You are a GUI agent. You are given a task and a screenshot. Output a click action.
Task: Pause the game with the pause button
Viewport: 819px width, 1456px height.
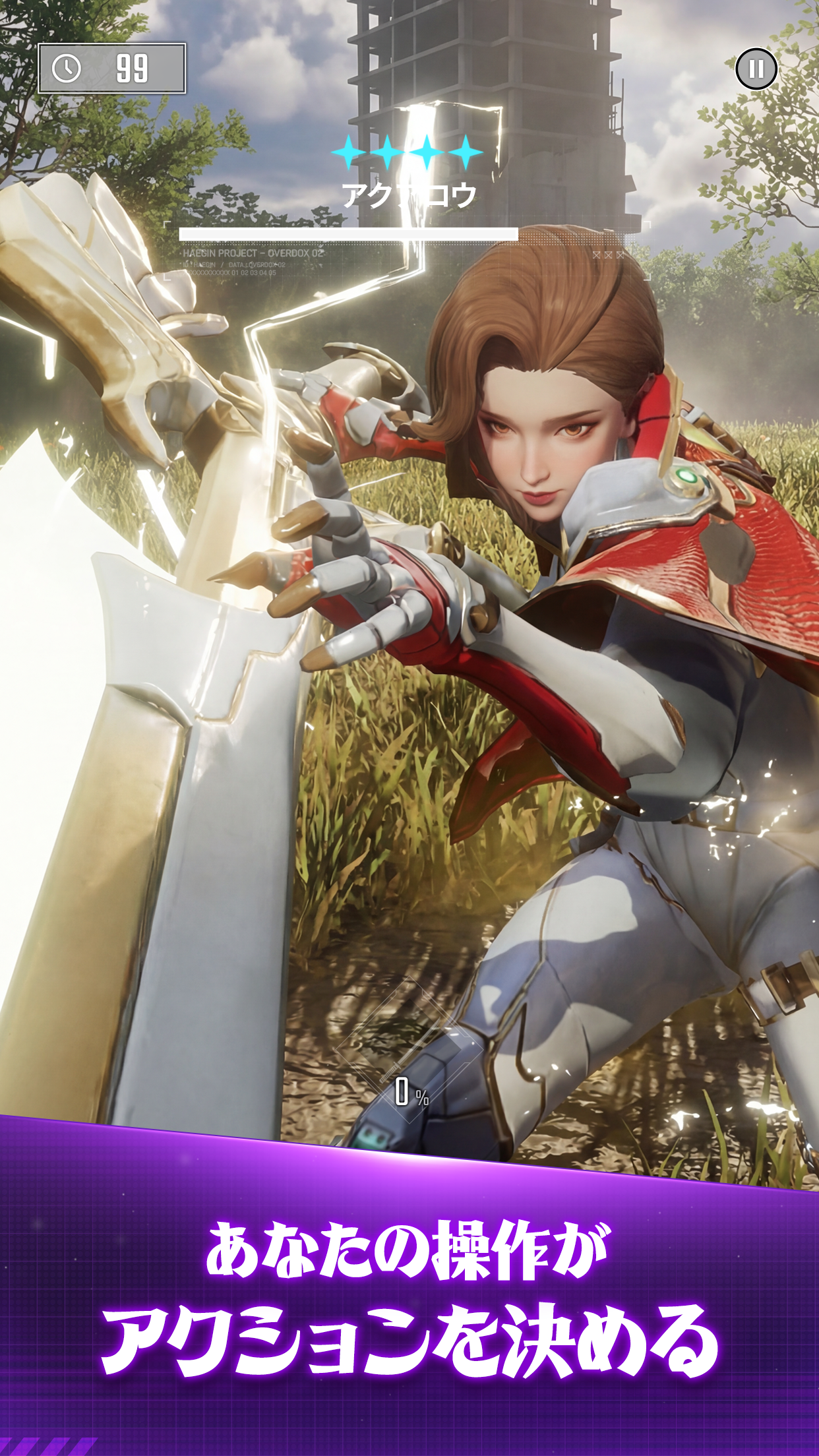click(x=756, y=69)
